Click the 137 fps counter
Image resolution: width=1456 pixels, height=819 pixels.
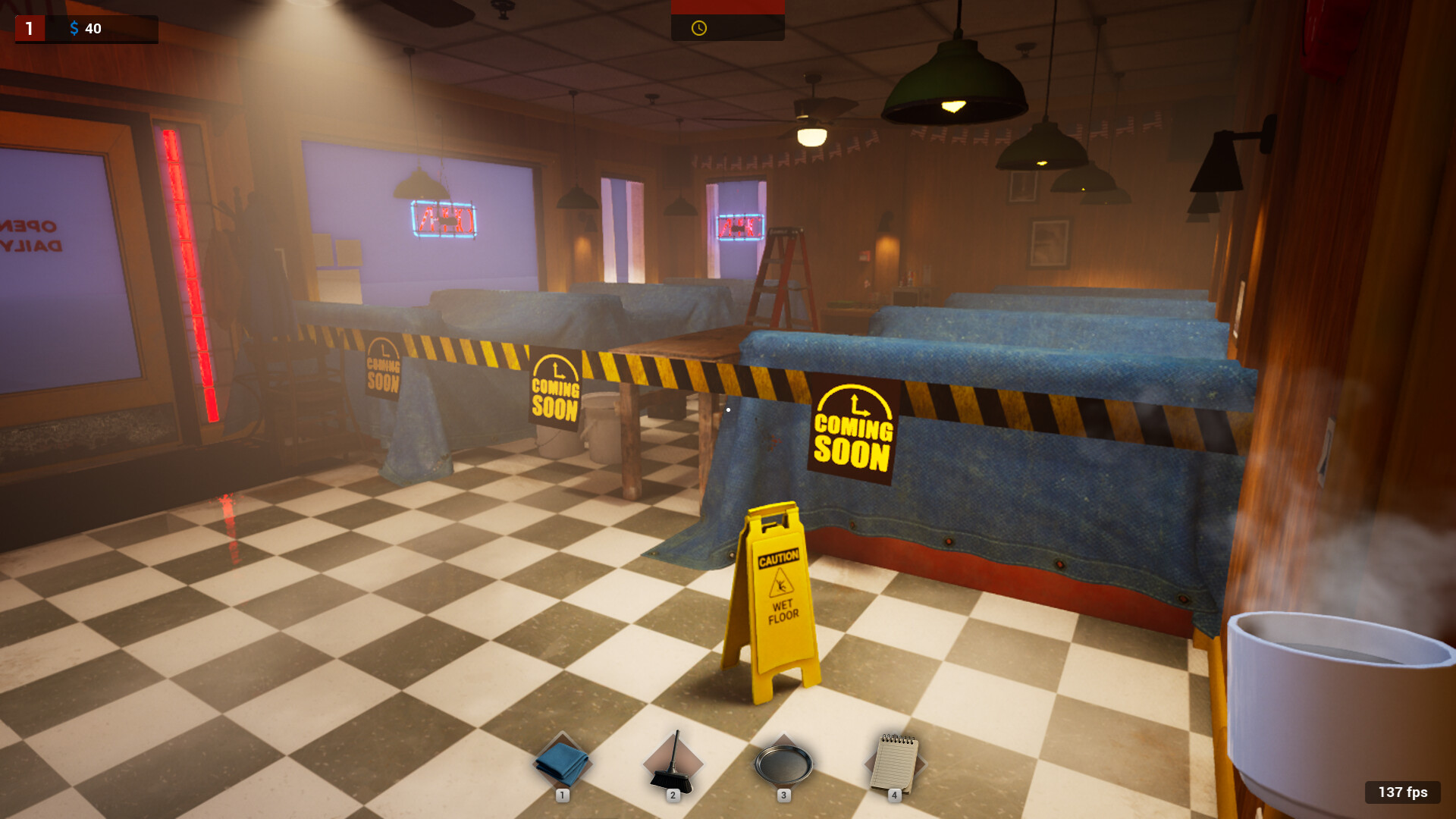[x=1401, y=792]
